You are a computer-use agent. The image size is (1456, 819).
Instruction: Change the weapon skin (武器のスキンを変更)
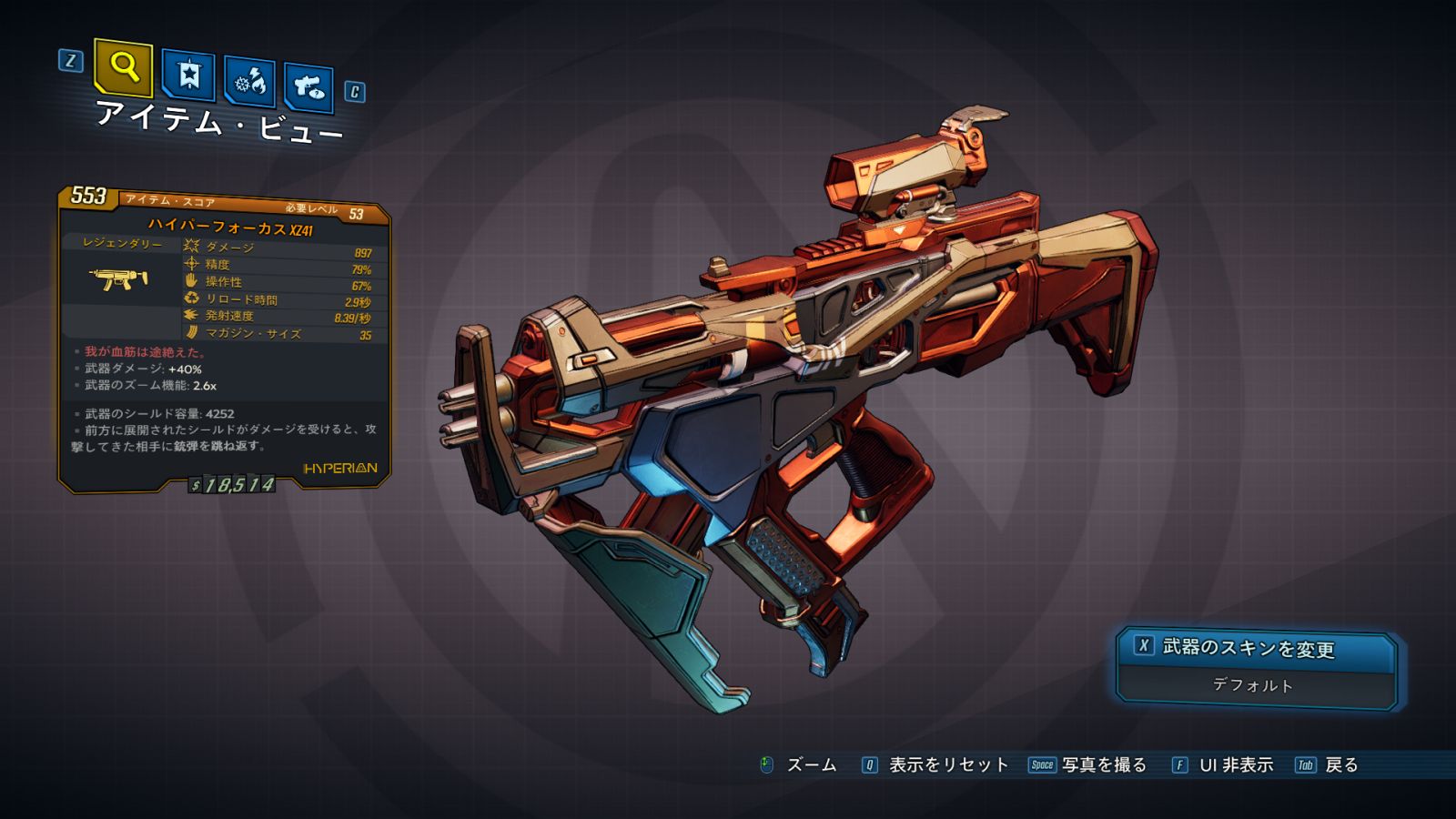[1255, 648]
